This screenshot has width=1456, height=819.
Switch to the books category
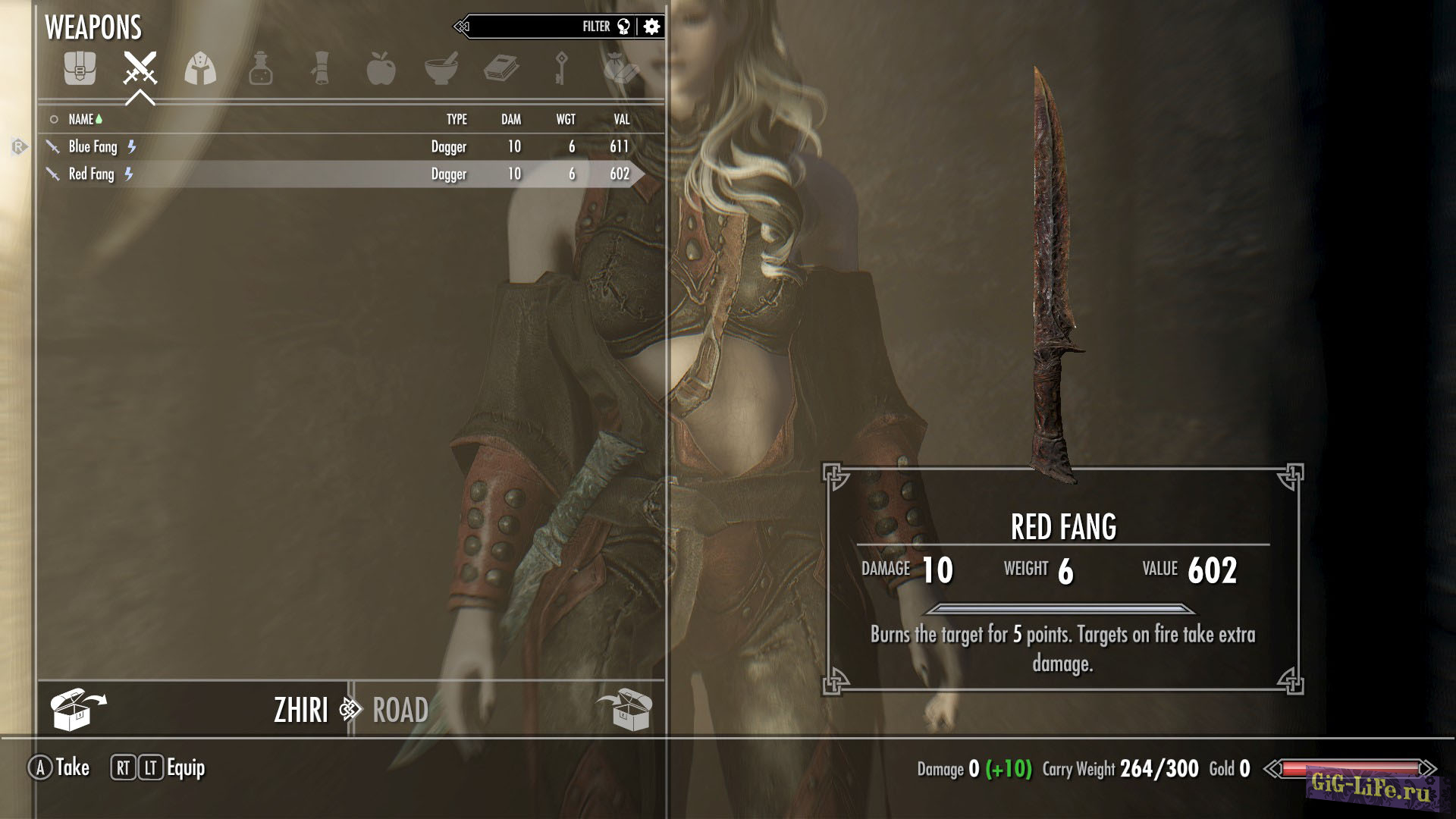(x=500, y=68)
